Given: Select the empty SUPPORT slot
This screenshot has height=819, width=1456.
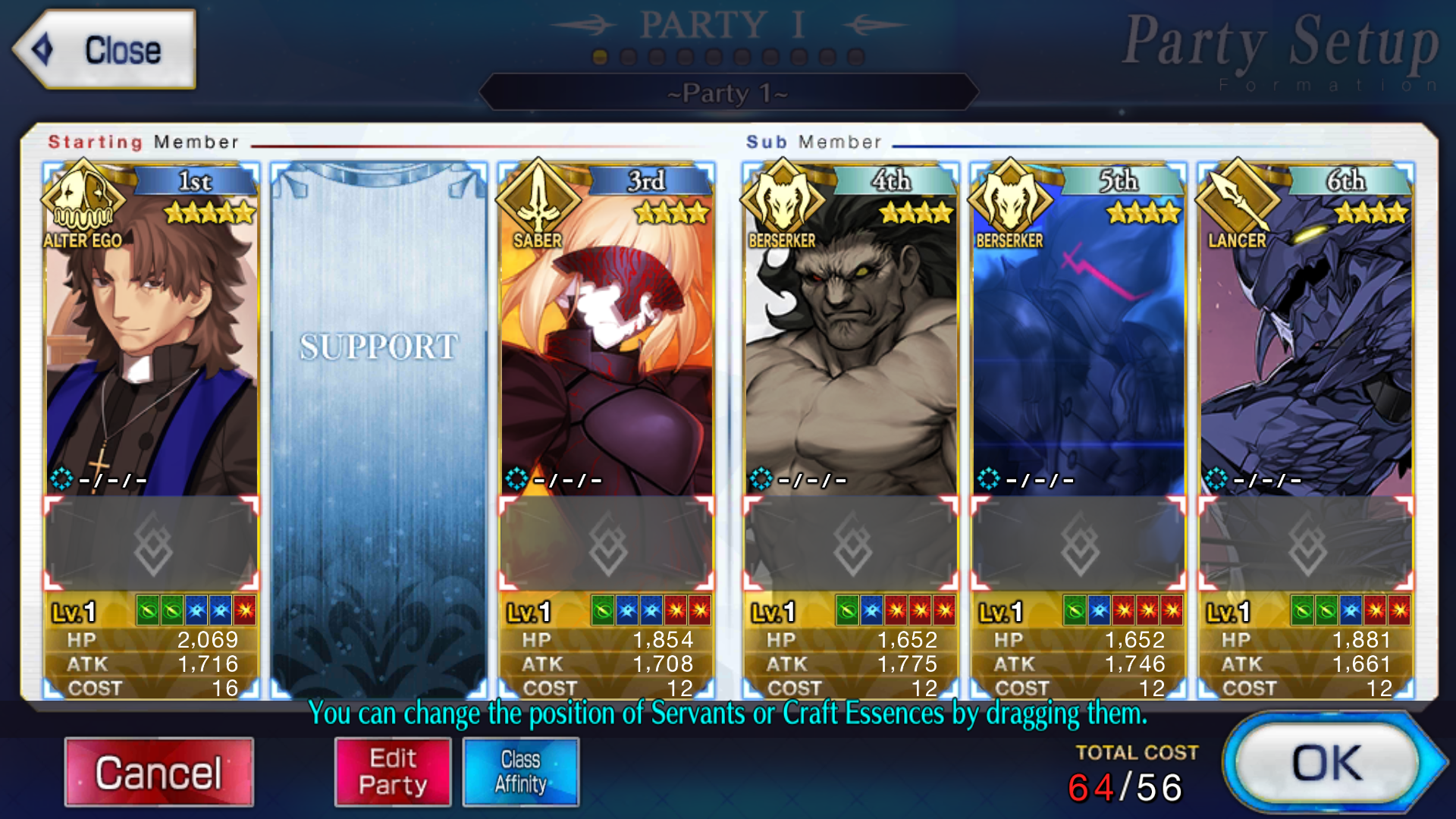Looking at the screenshot, I should [x=379, y=425].
